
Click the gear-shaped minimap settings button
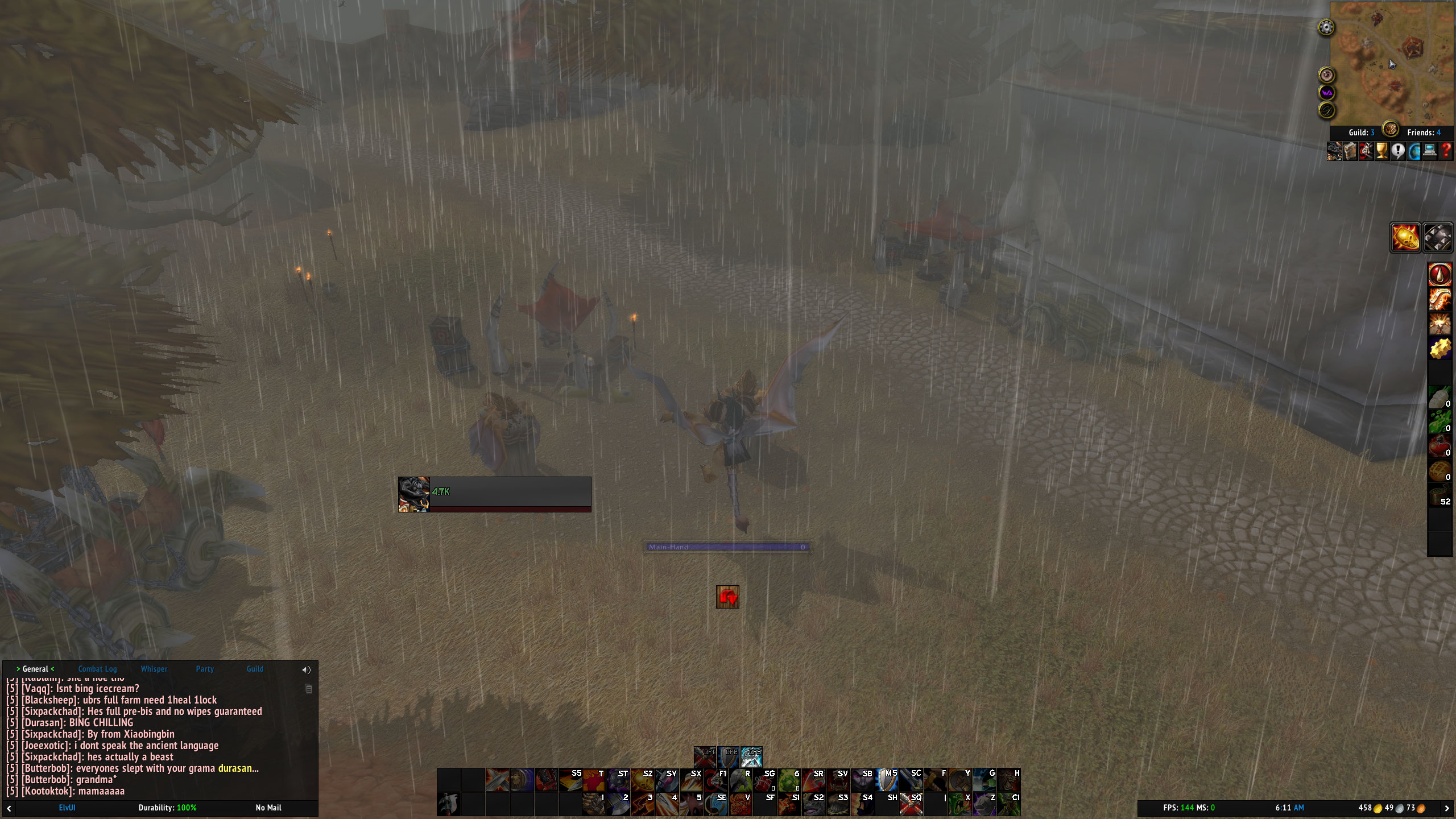click(x=1326, y=27)
